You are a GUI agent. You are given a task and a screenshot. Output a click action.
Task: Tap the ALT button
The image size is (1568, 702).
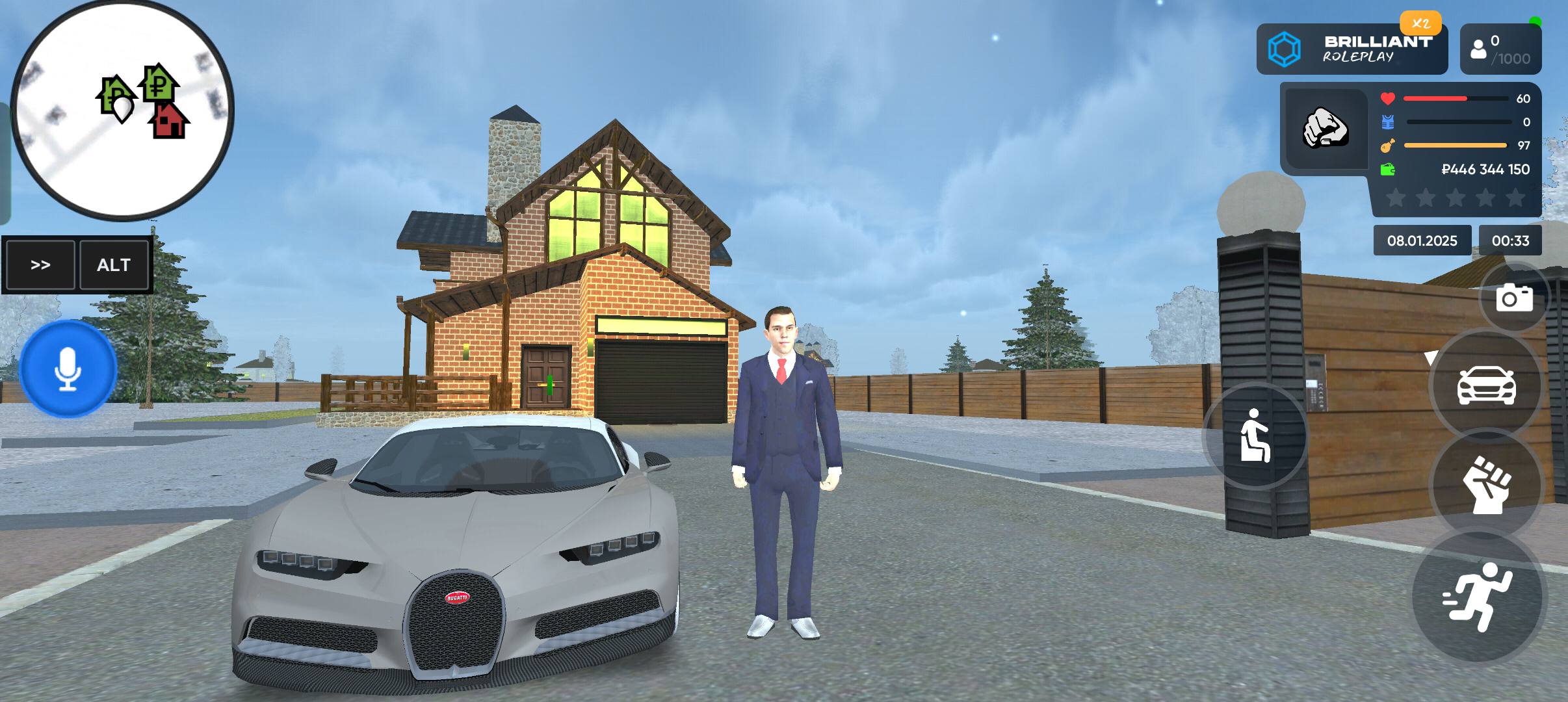[x=114, y=265]
